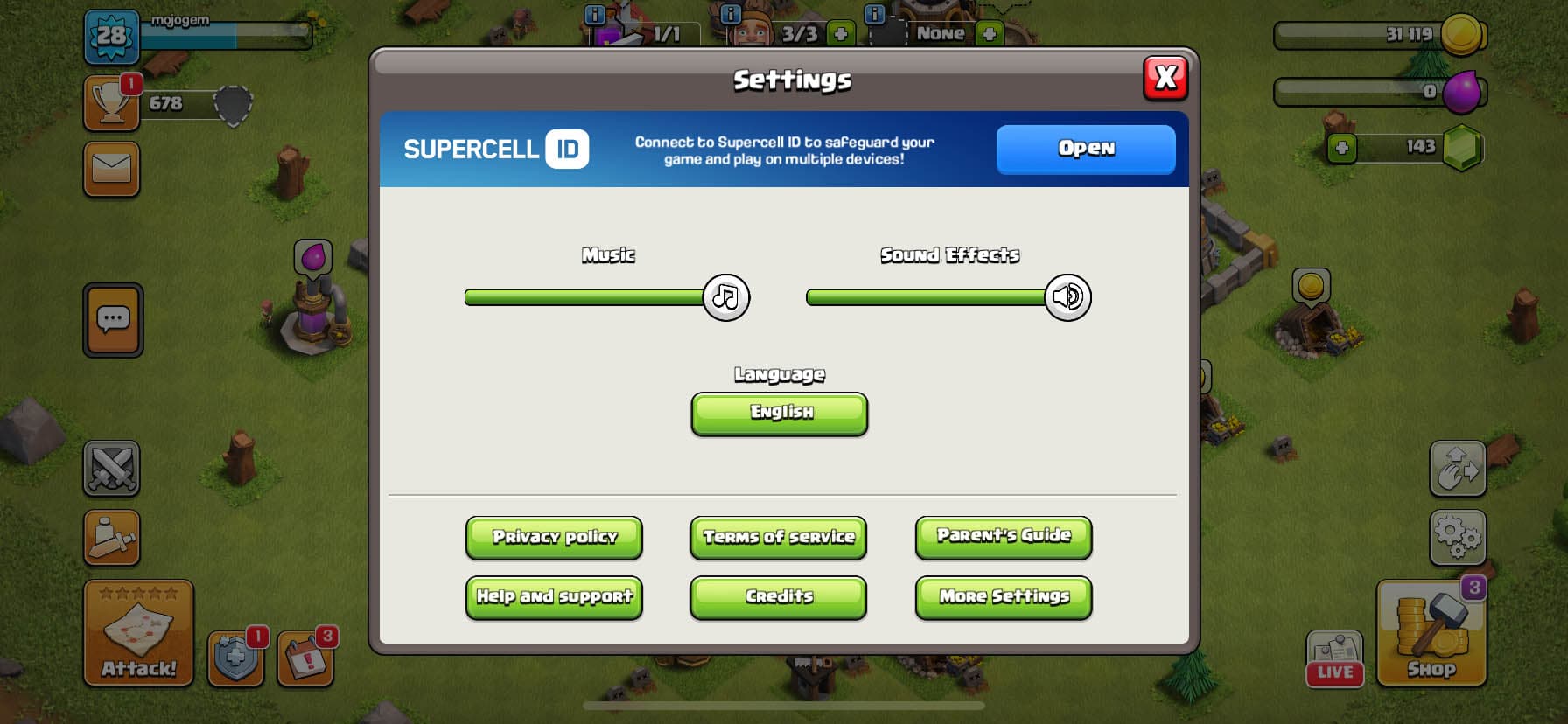Open the mailbox envelope icon
The image size is (1568, 724).
click(111, 169)
